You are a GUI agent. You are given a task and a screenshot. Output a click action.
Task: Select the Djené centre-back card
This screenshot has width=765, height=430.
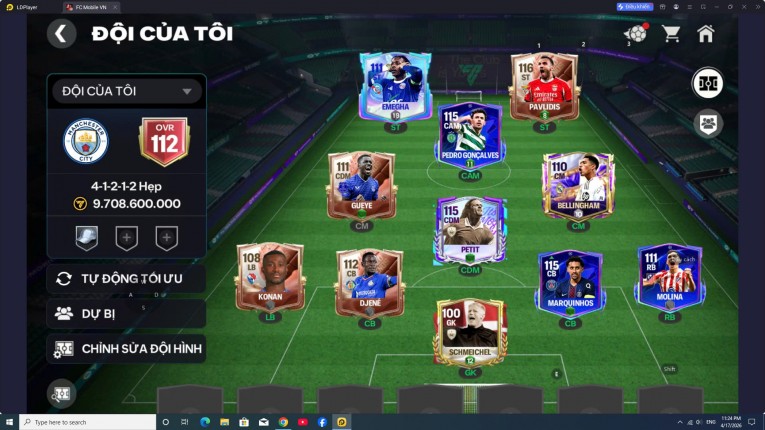tap(369, 282)
